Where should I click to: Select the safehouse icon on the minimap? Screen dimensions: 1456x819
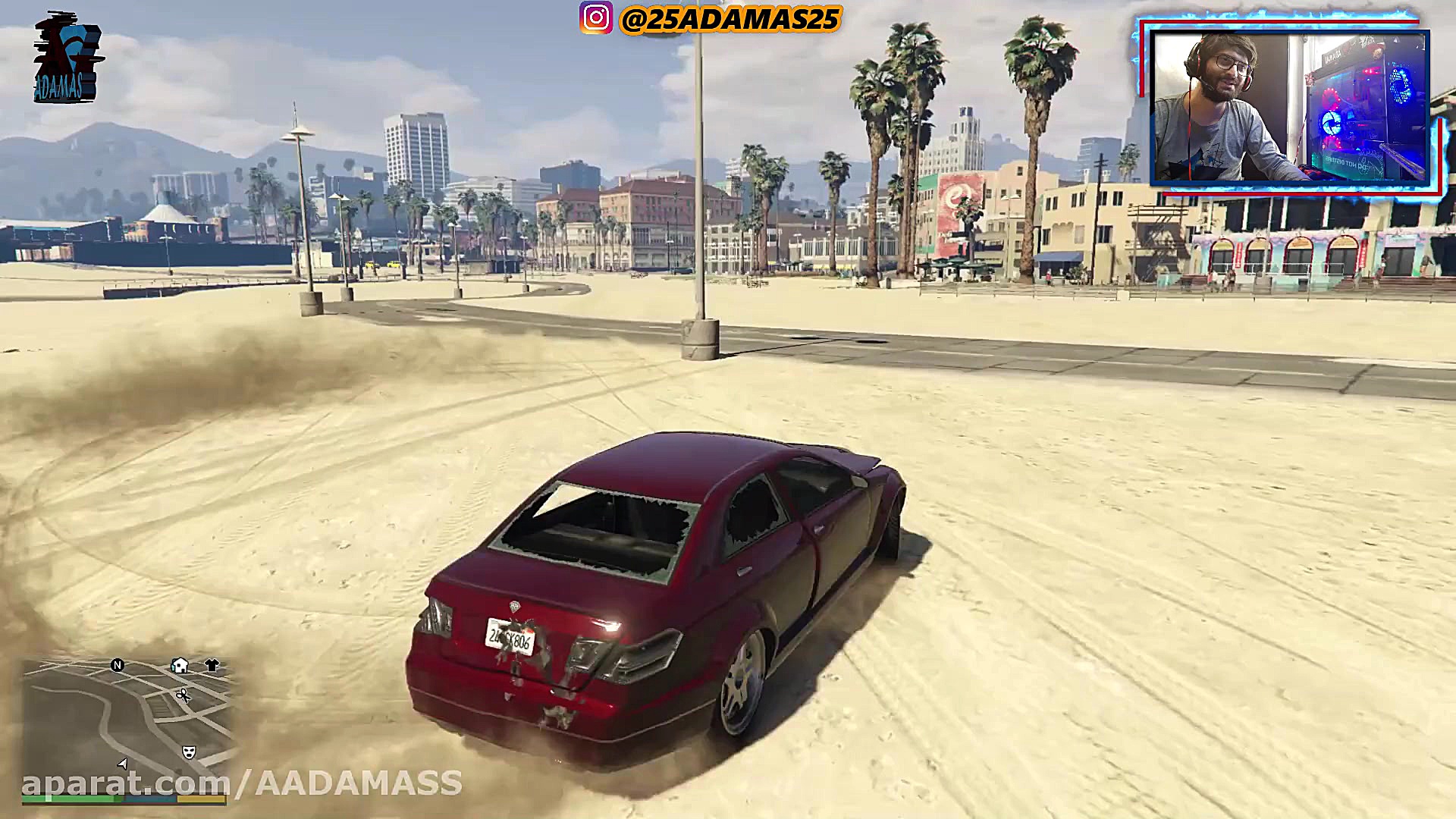179,666
